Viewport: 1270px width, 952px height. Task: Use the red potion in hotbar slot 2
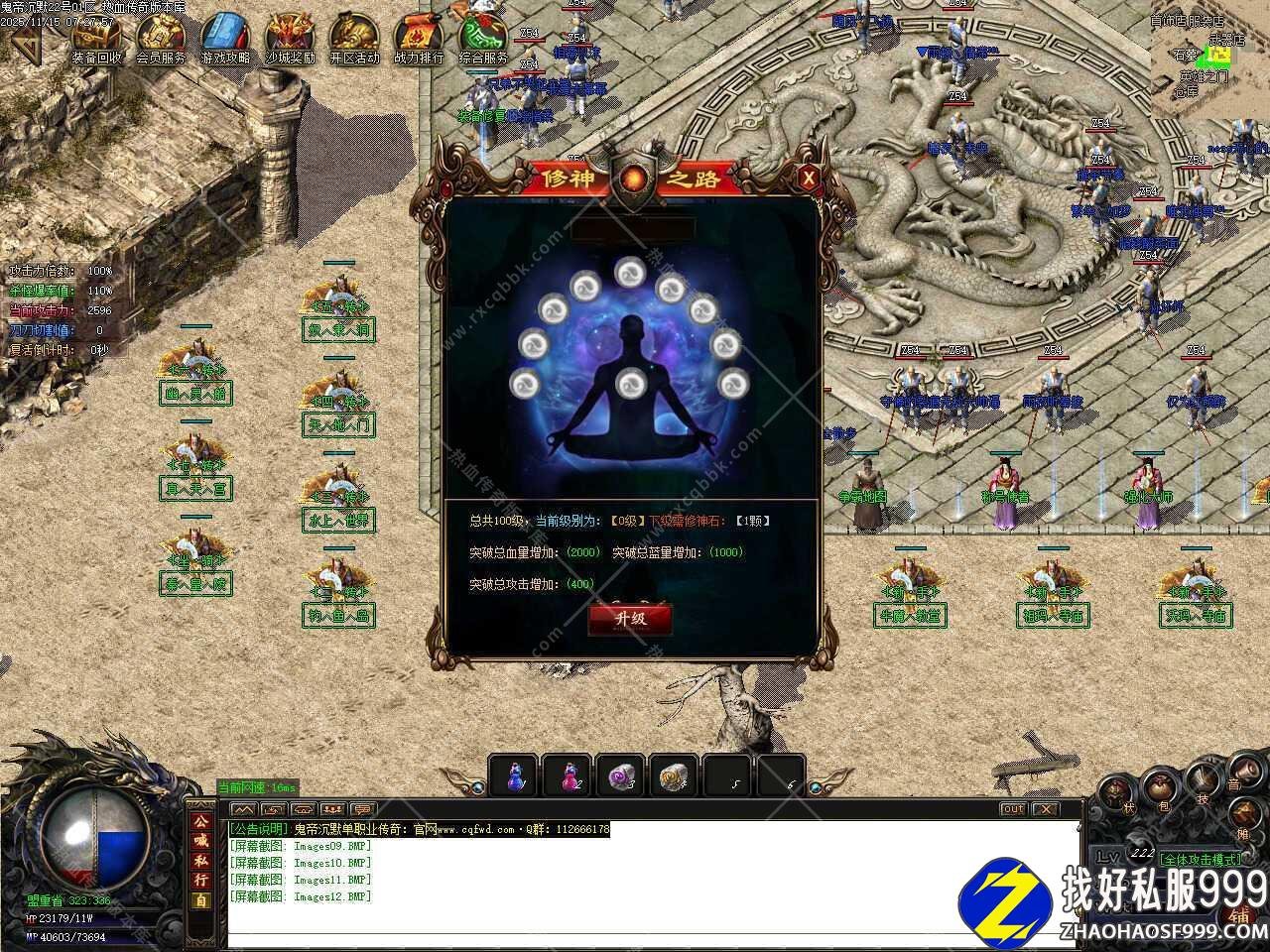coord(569,775)
